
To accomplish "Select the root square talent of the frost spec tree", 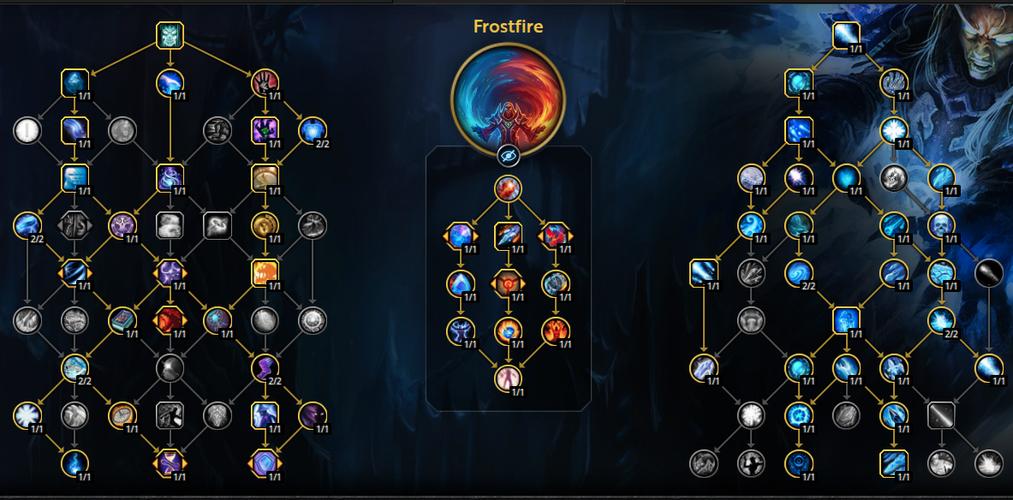I will [846, 36].
